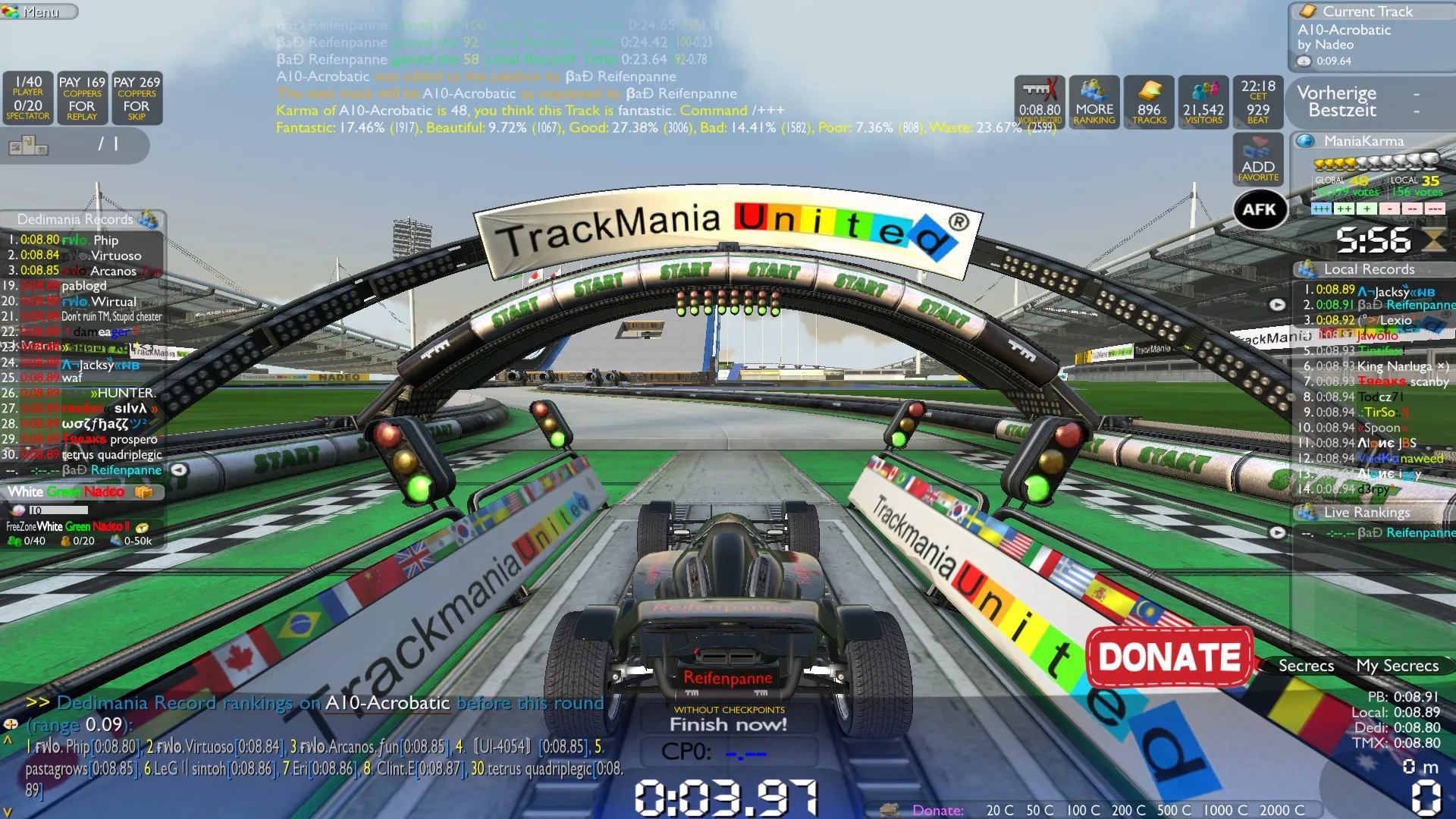The height and width of the screenshot is (819, 1456).
Task: Vote single plus on ManiaKarma
Action: [1367, 209]
